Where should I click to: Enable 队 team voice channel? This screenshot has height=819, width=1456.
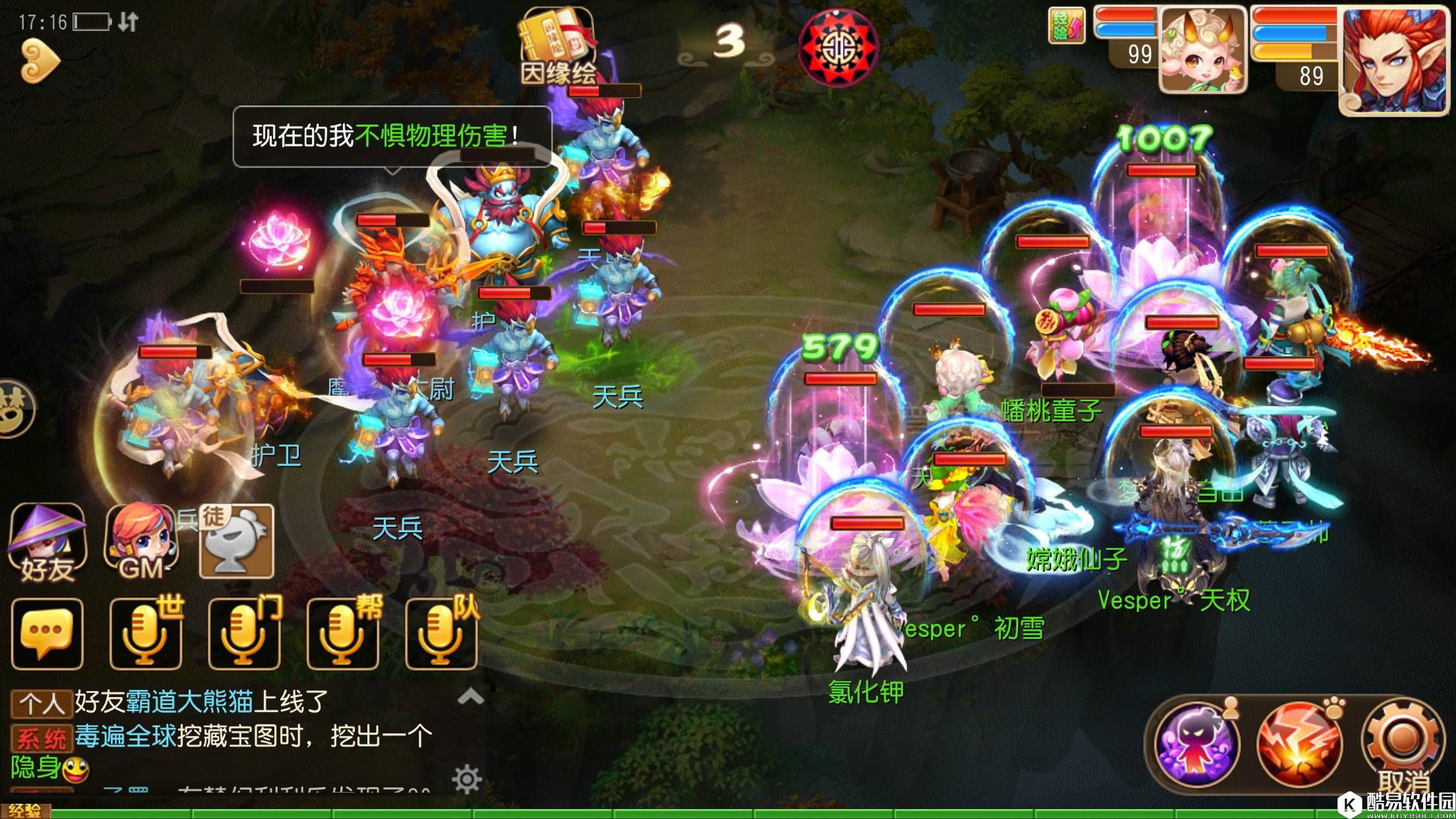[440, 632]
